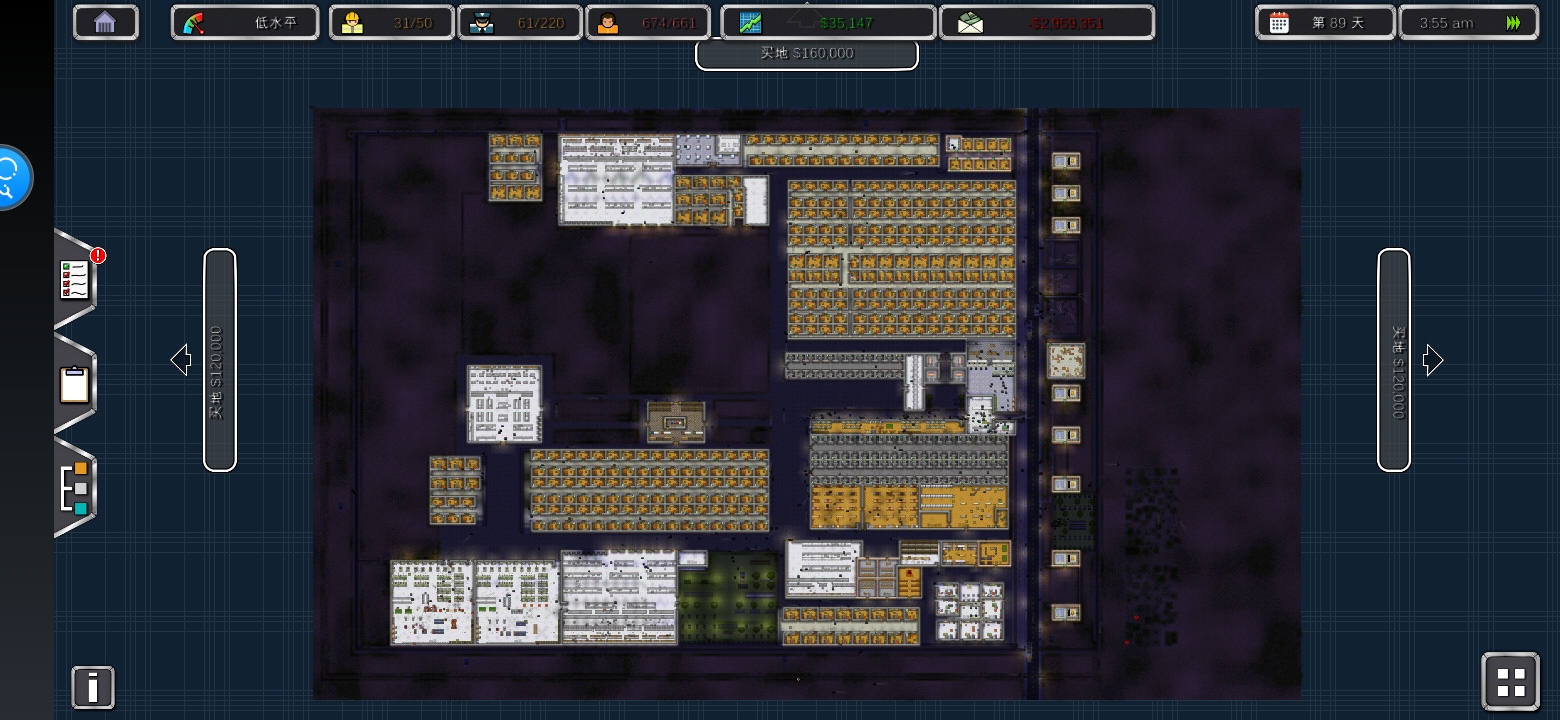Open the clipboard reports tab
Image resolution: width=1560 pixels, height=720 pixels.
pos(75,384)
